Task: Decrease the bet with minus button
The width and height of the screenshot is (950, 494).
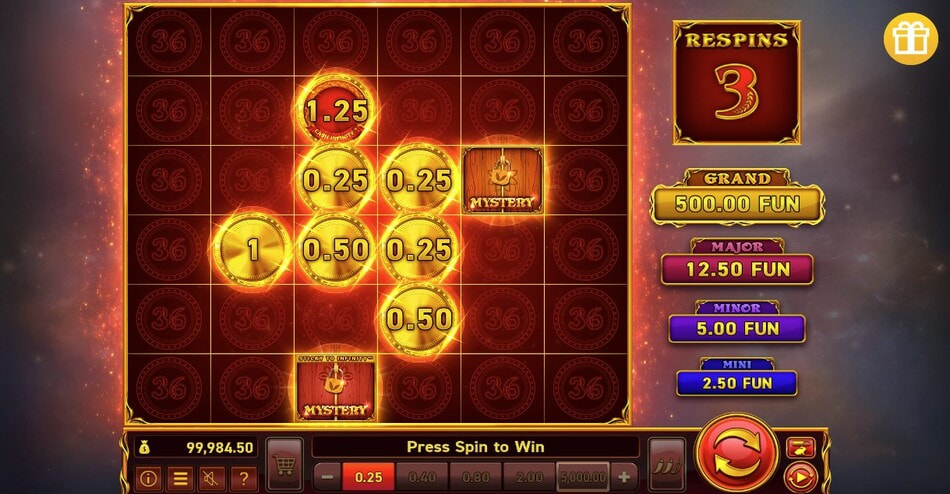Action: click(x=327, y=476)
